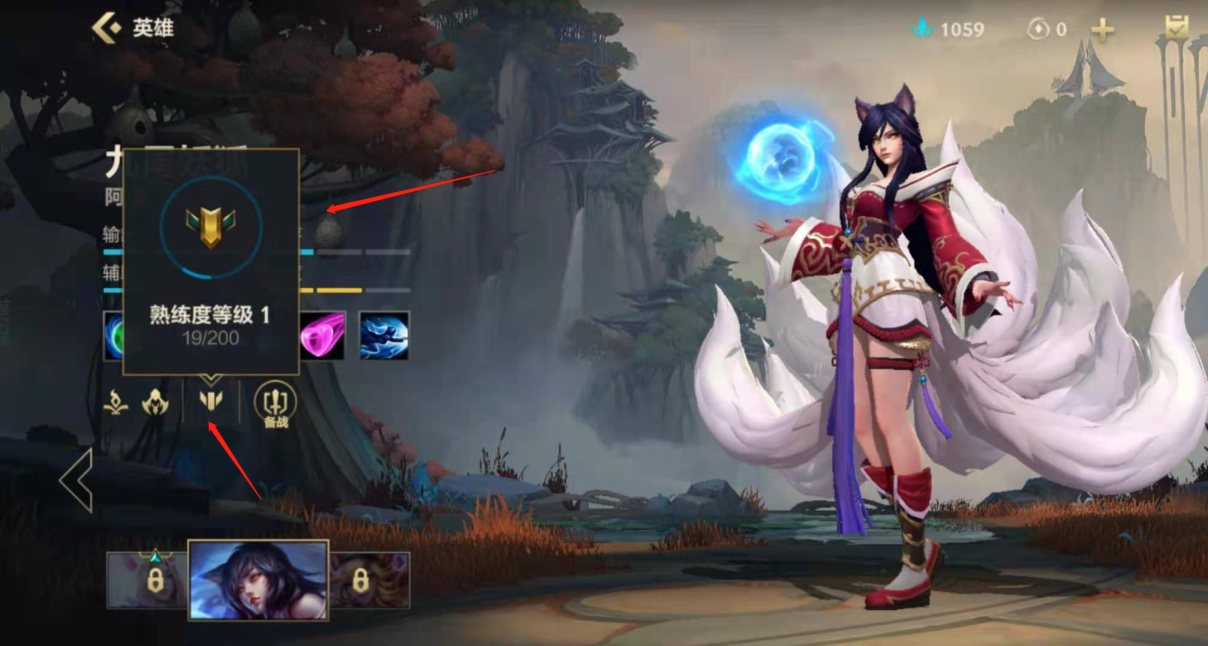Open the hooded figure icon
Screen dimensions: 1208x646
click(x=154, y=402)
